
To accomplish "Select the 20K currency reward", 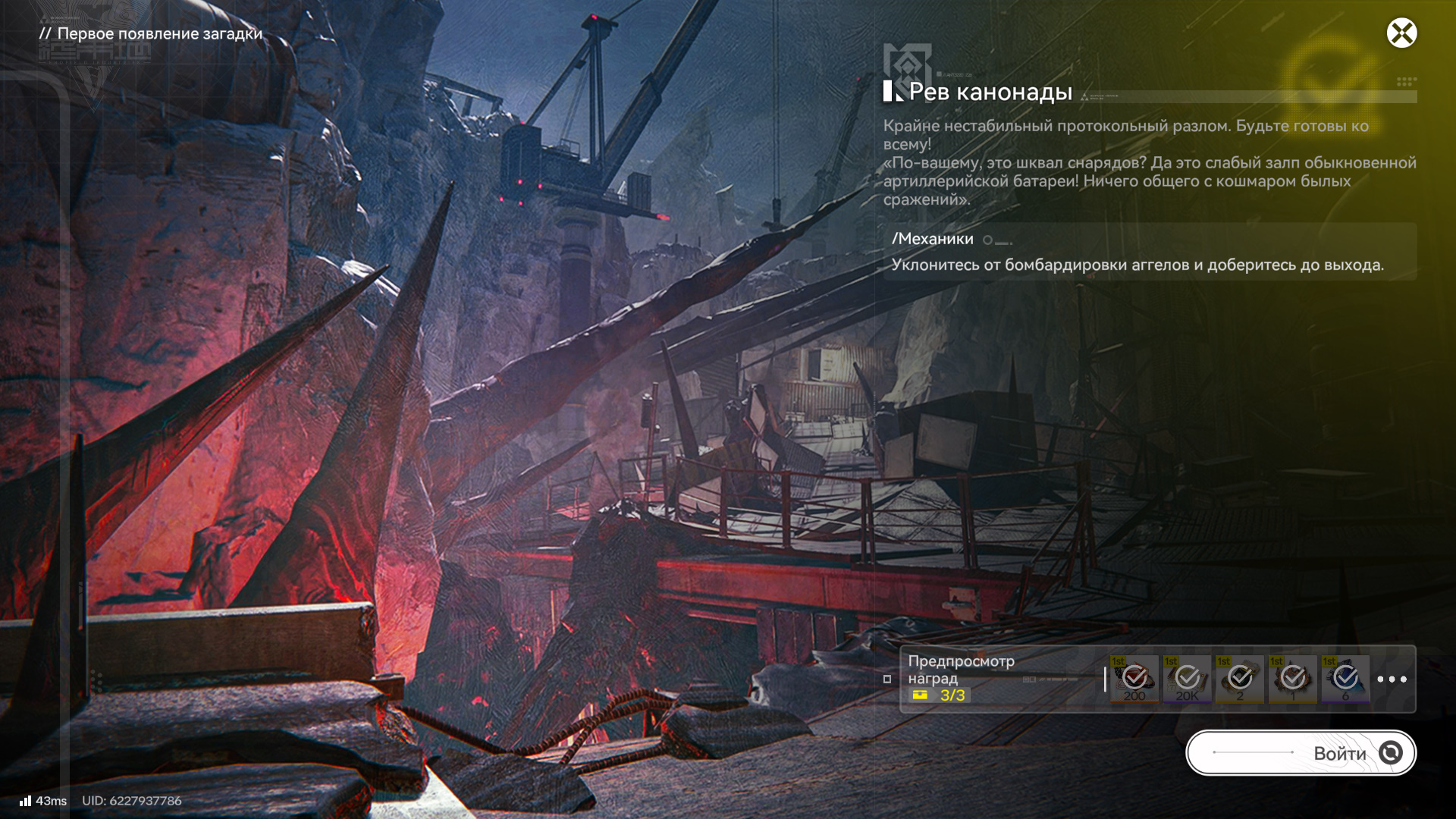I will pyautogui.click(x=1188, y=679).
